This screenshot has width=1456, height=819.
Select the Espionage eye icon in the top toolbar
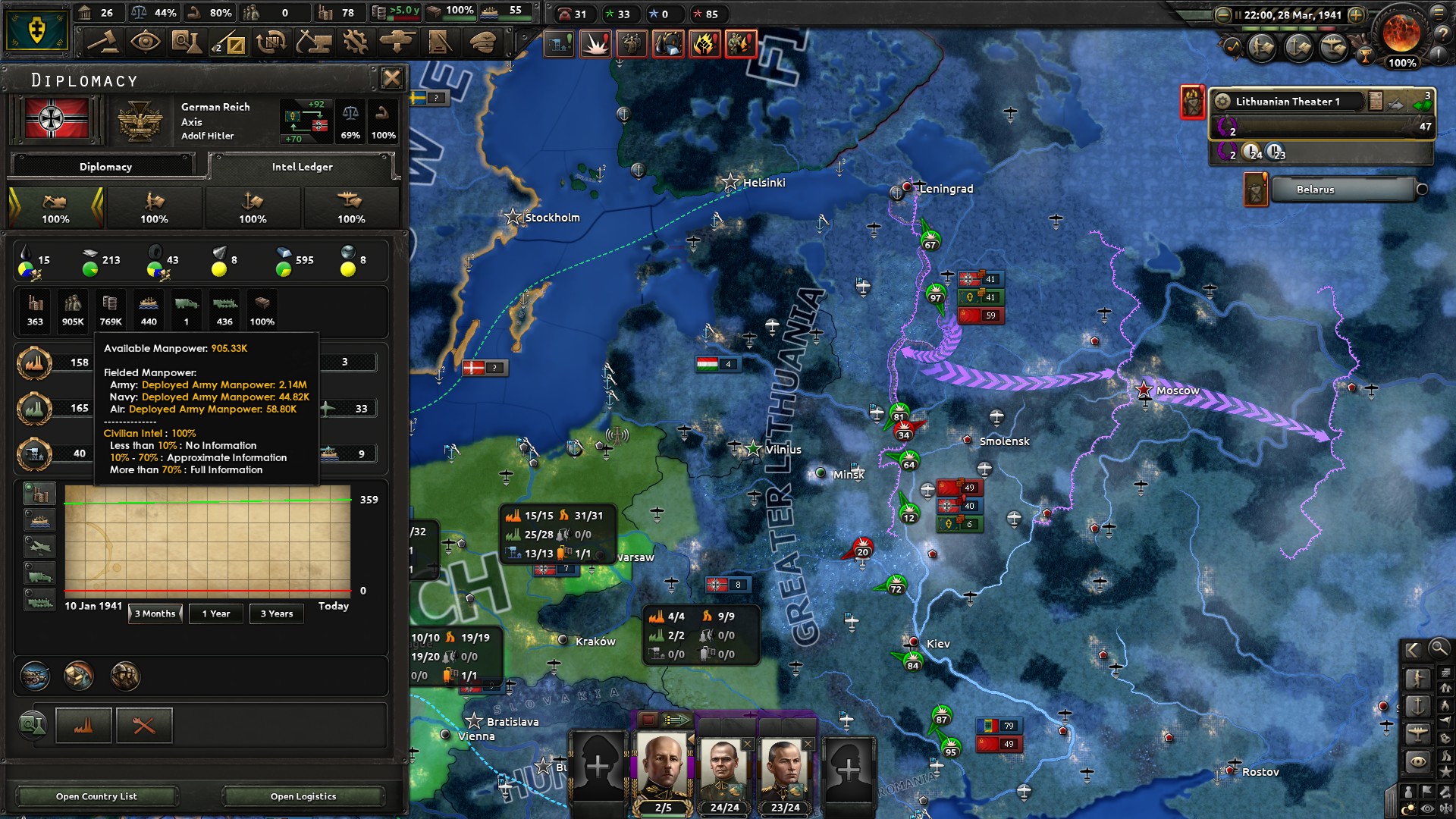(x=147, y=43)
